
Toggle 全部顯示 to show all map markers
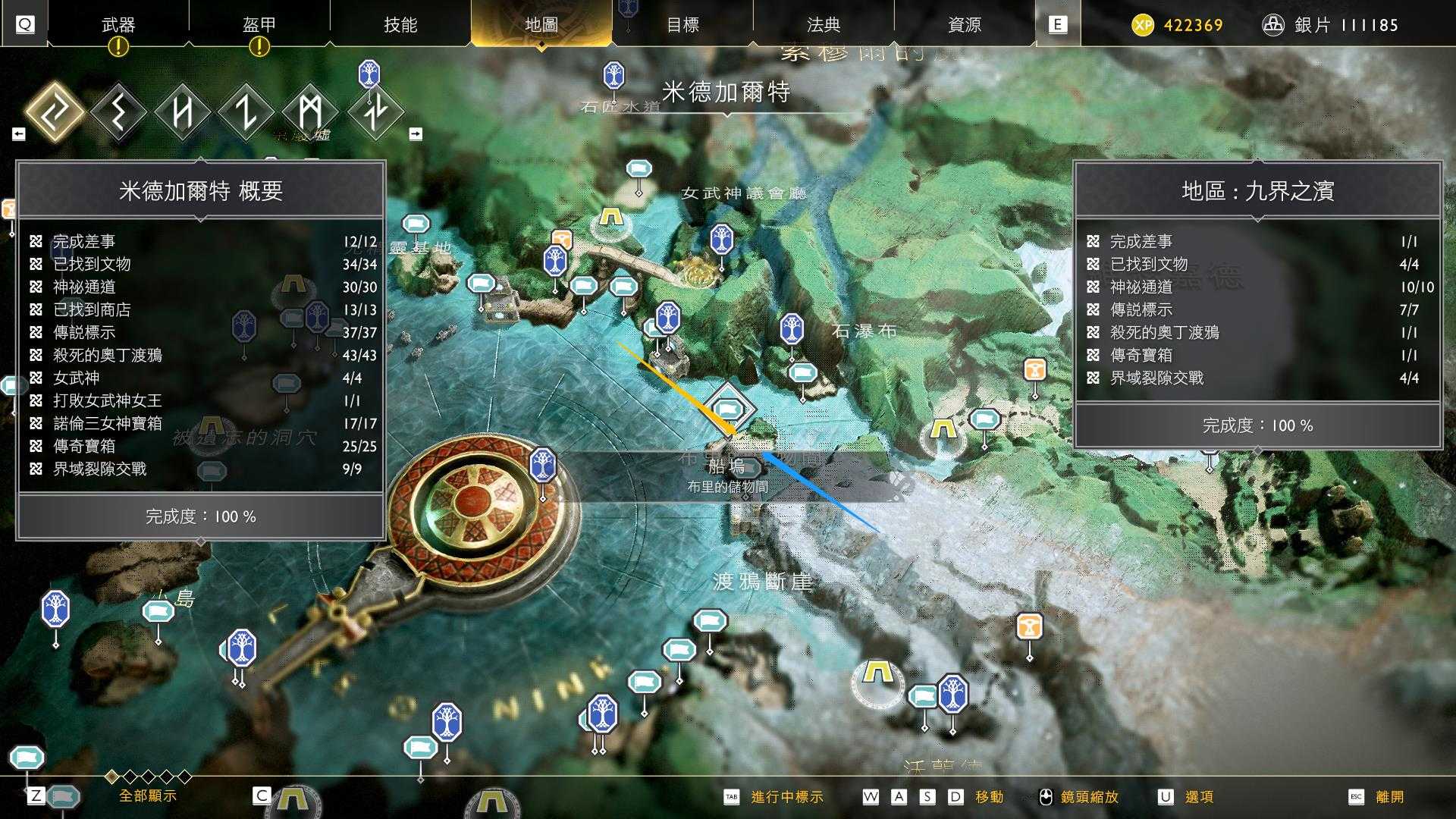click(x=149, y=796)
